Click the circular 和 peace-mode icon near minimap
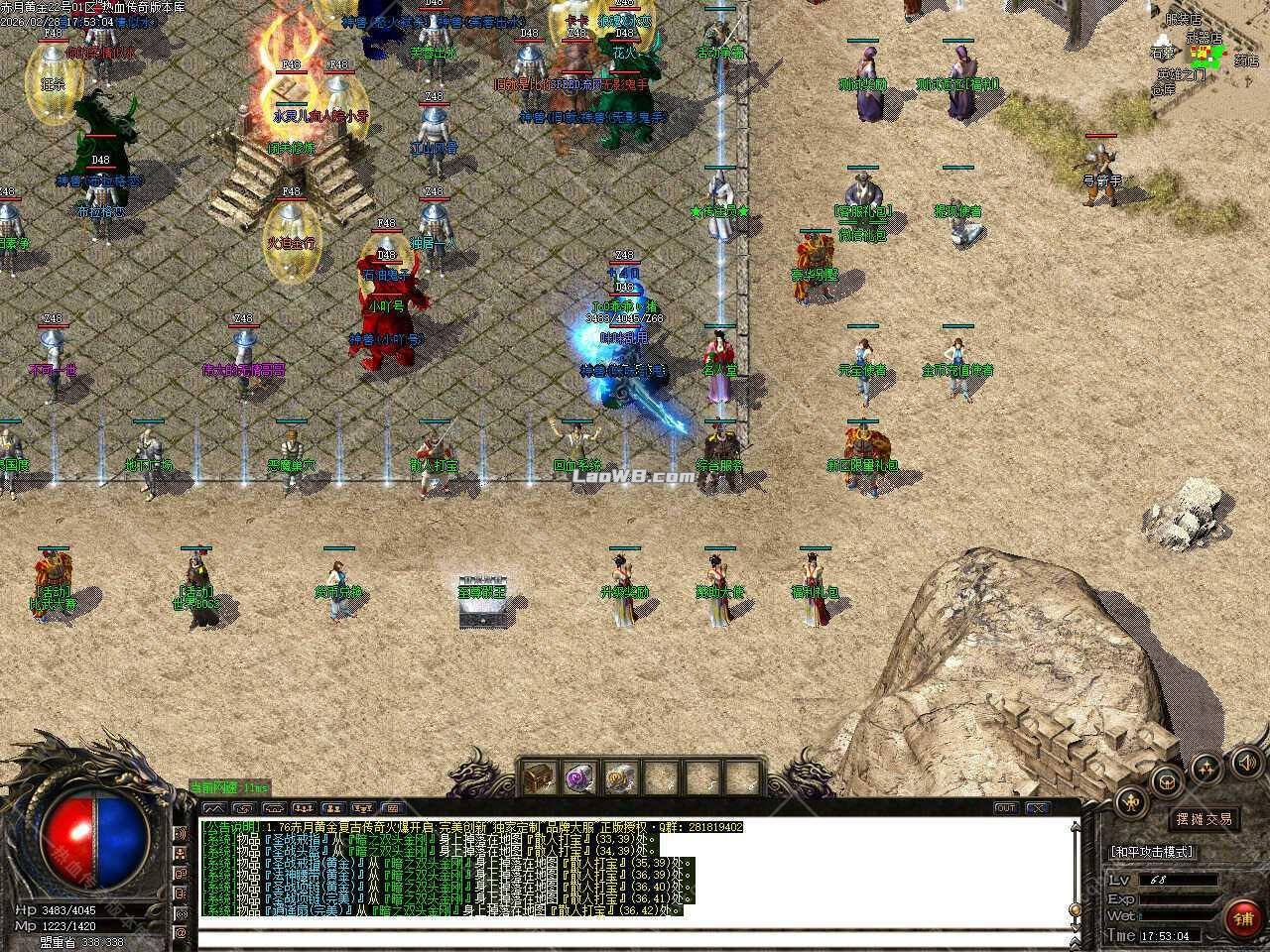The height and width of the screenshot is (952, 1270). 1132,801
